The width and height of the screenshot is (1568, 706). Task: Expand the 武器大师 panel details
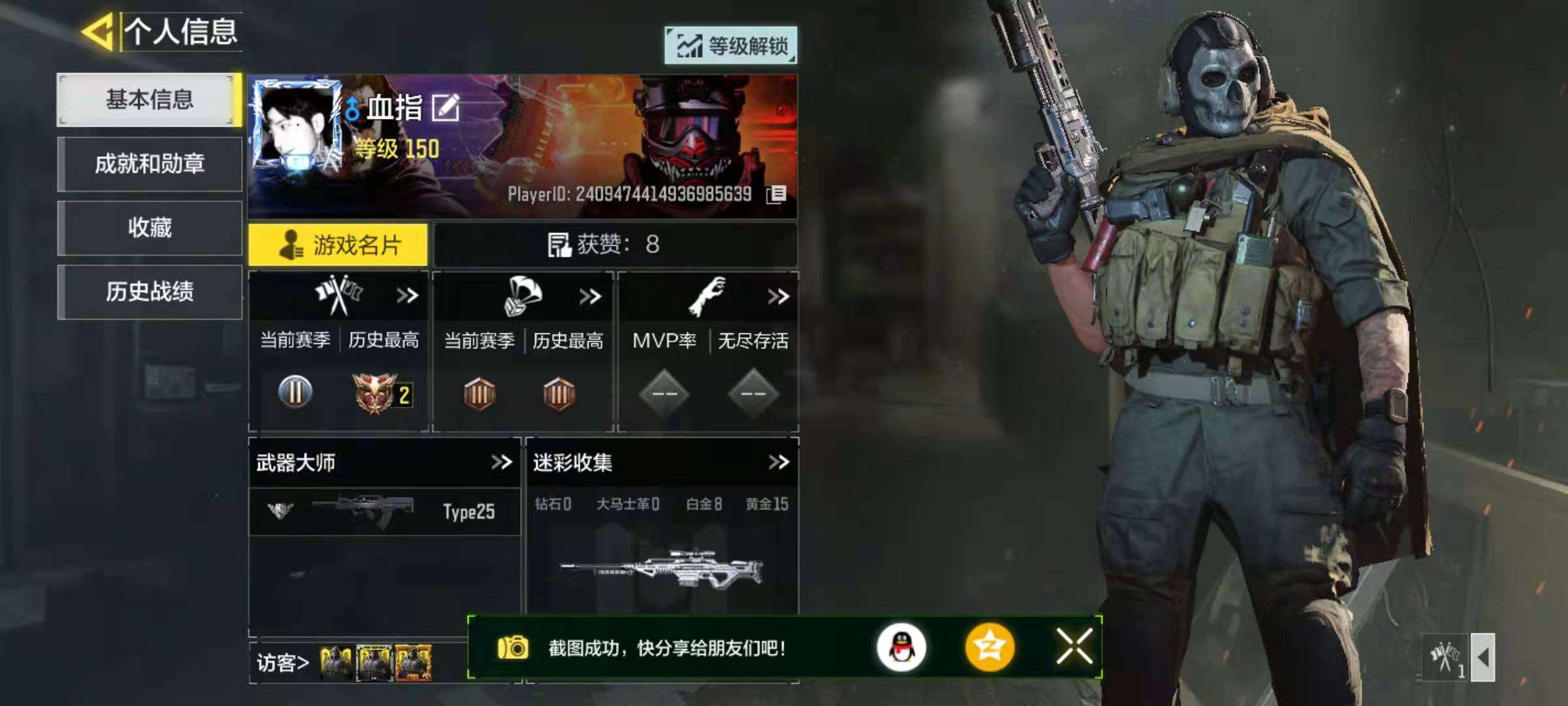click(x=501, y=463)
